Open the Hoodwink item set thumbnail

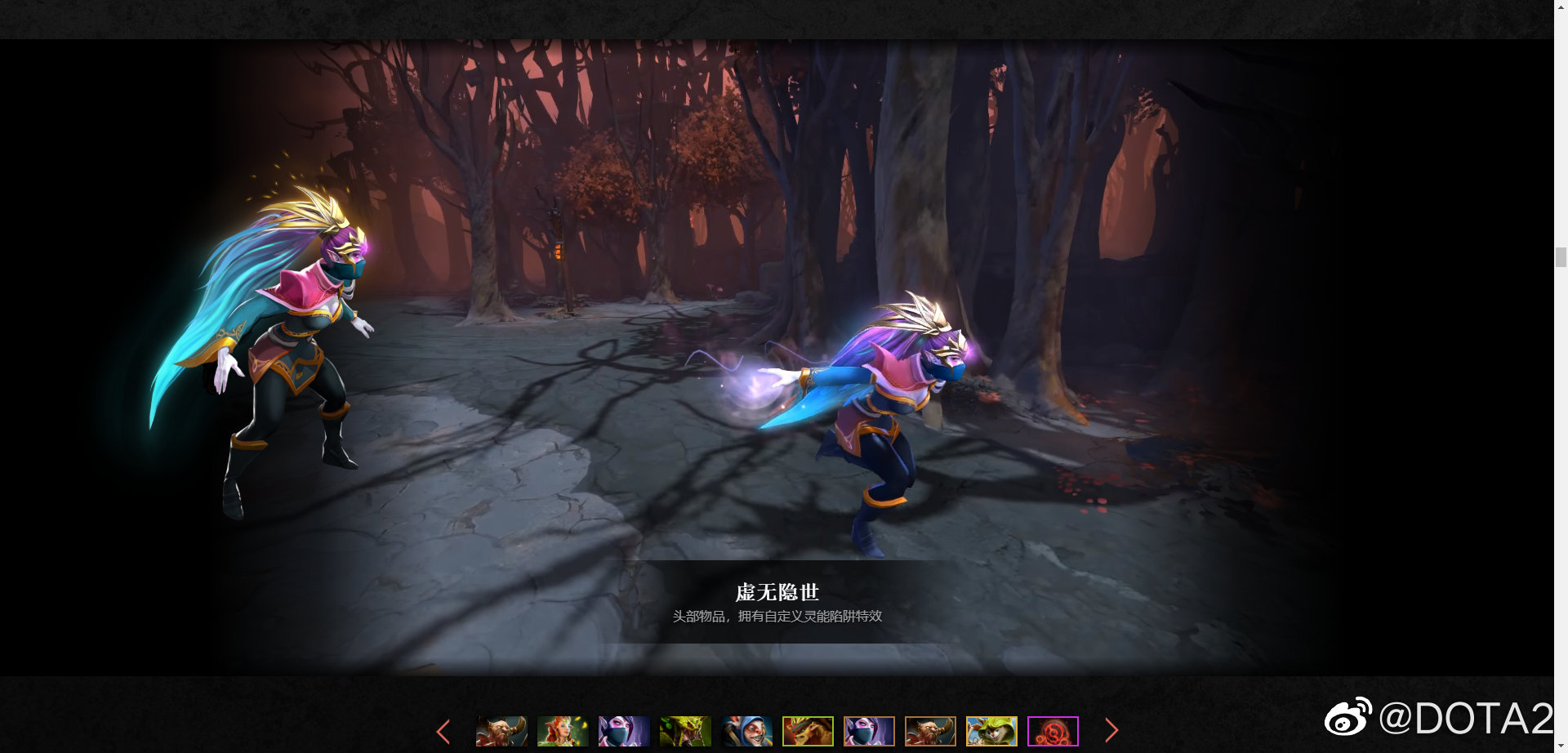992,731
